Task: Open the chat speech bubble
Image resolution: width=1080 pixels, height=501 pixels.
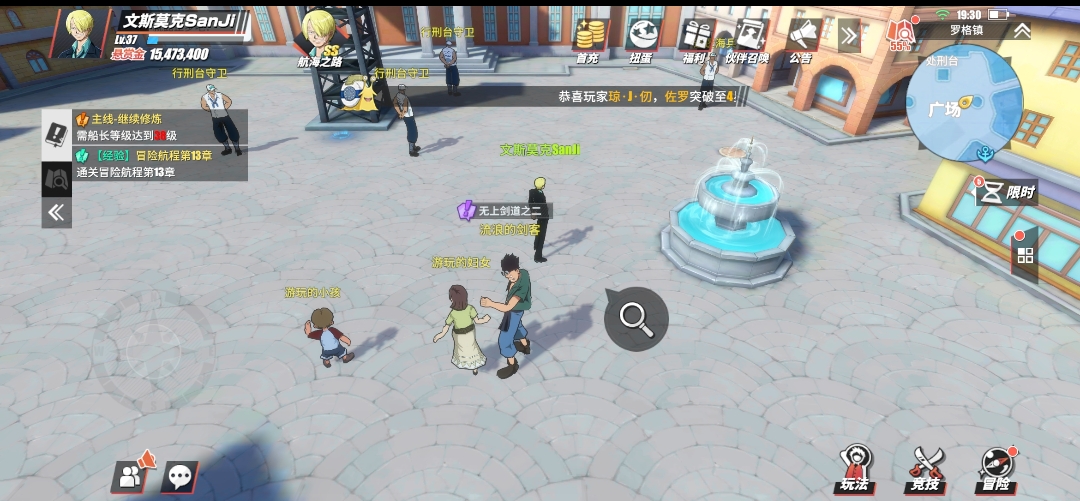Action: tap(181, 477)
